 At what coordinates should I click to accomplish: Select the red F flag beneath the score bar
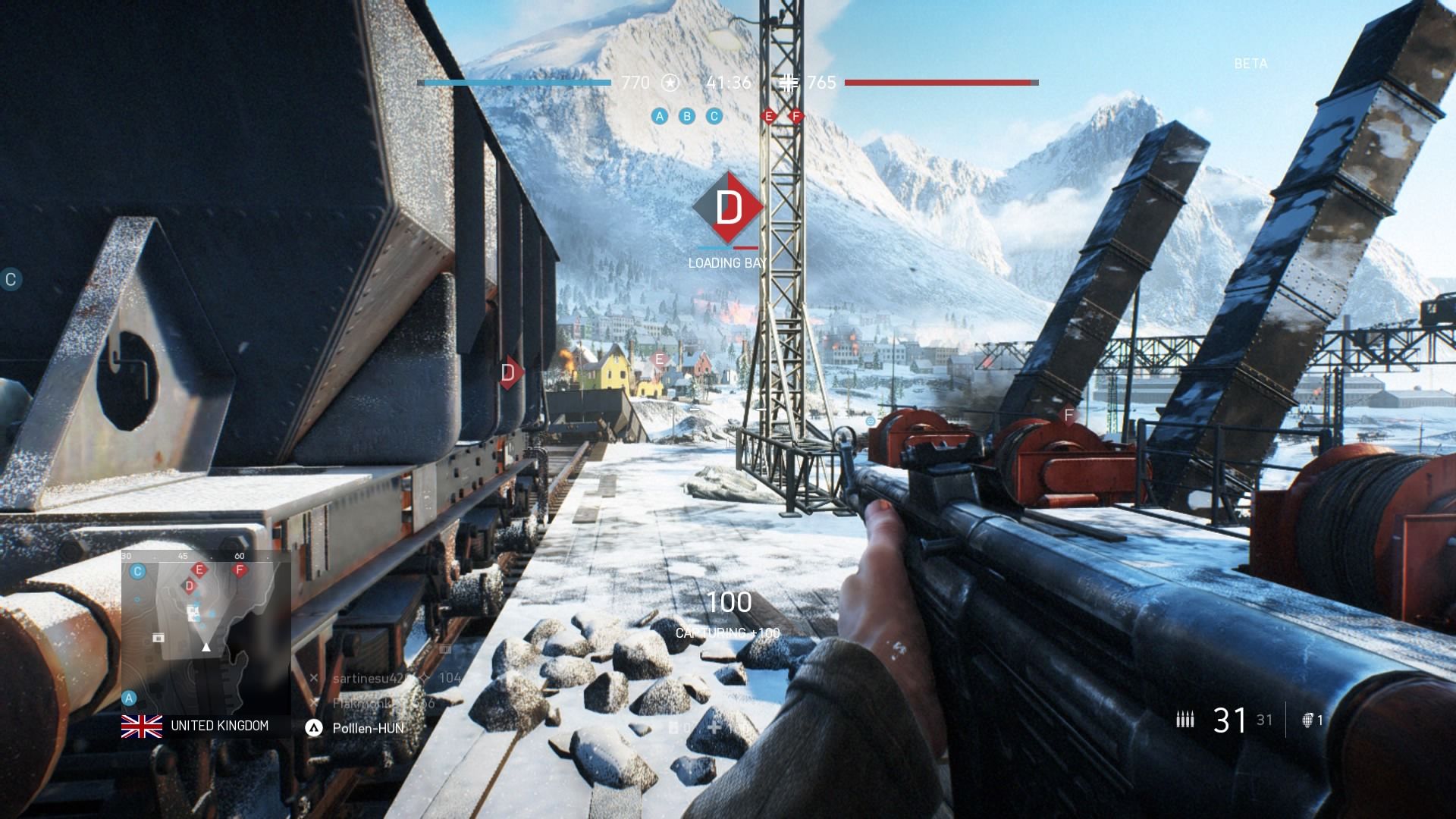pos(795,116)
